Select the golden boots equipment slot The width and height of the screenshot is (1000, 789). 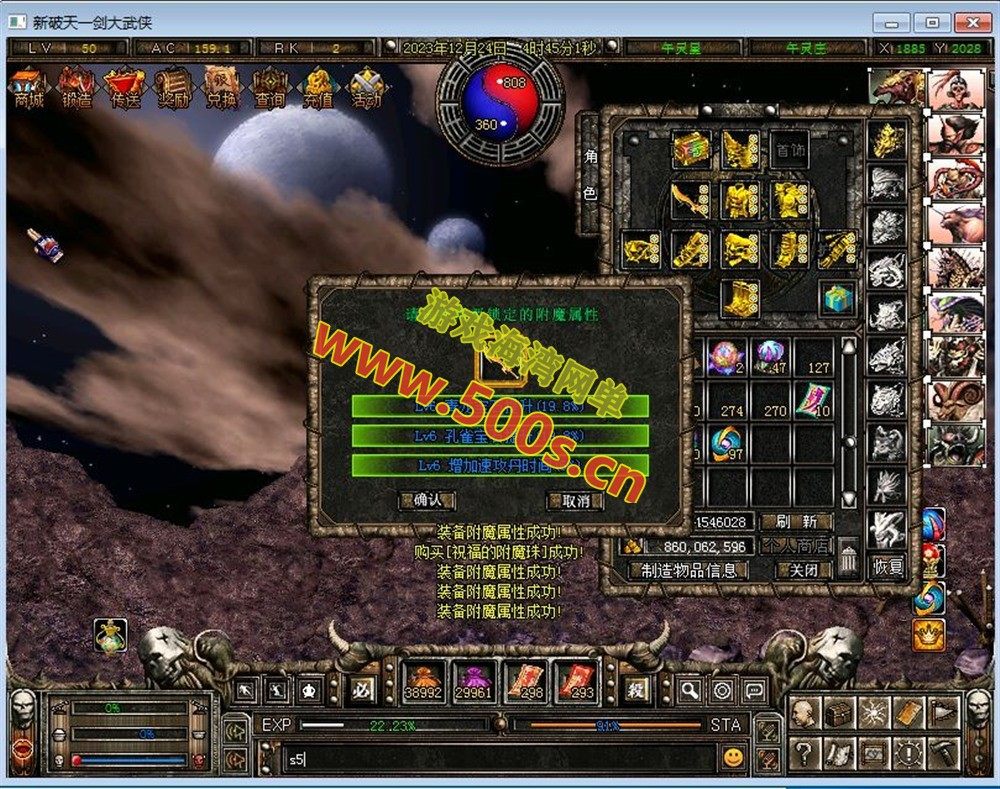(x=740, y=297)
